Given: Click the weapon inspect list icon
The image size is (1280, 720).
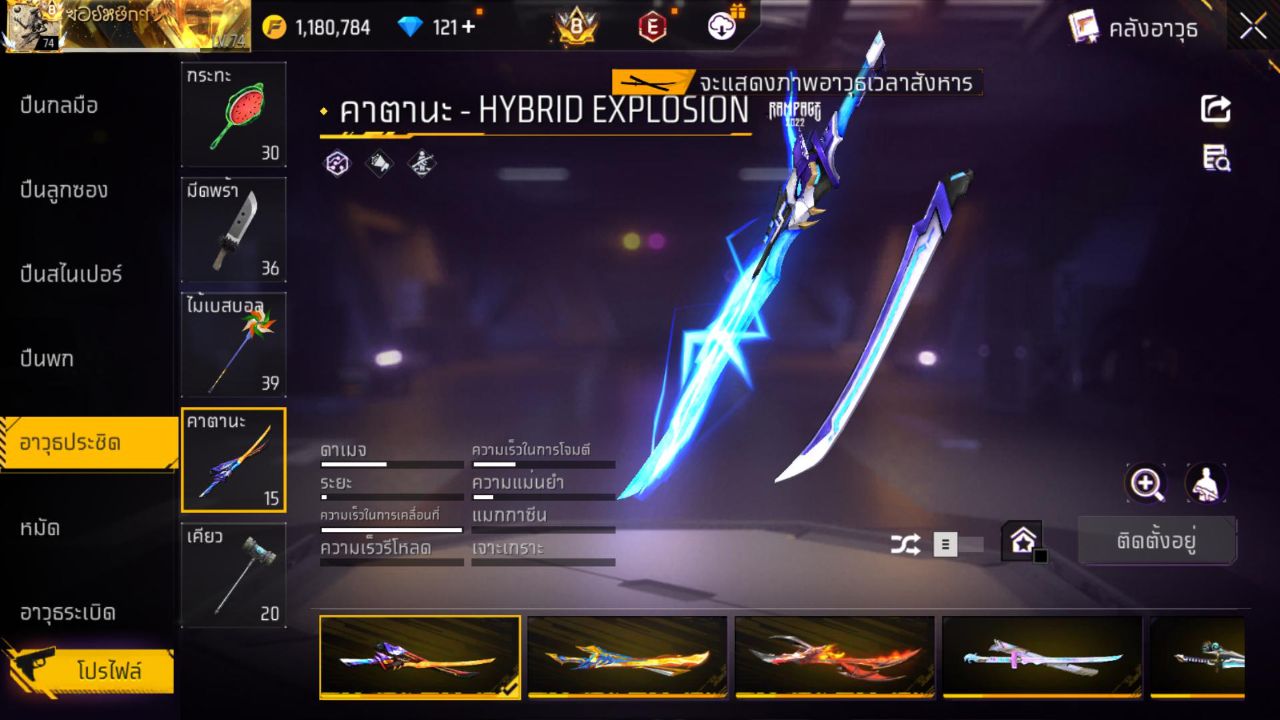Looking at the screenshot, I should [1216, 158].
